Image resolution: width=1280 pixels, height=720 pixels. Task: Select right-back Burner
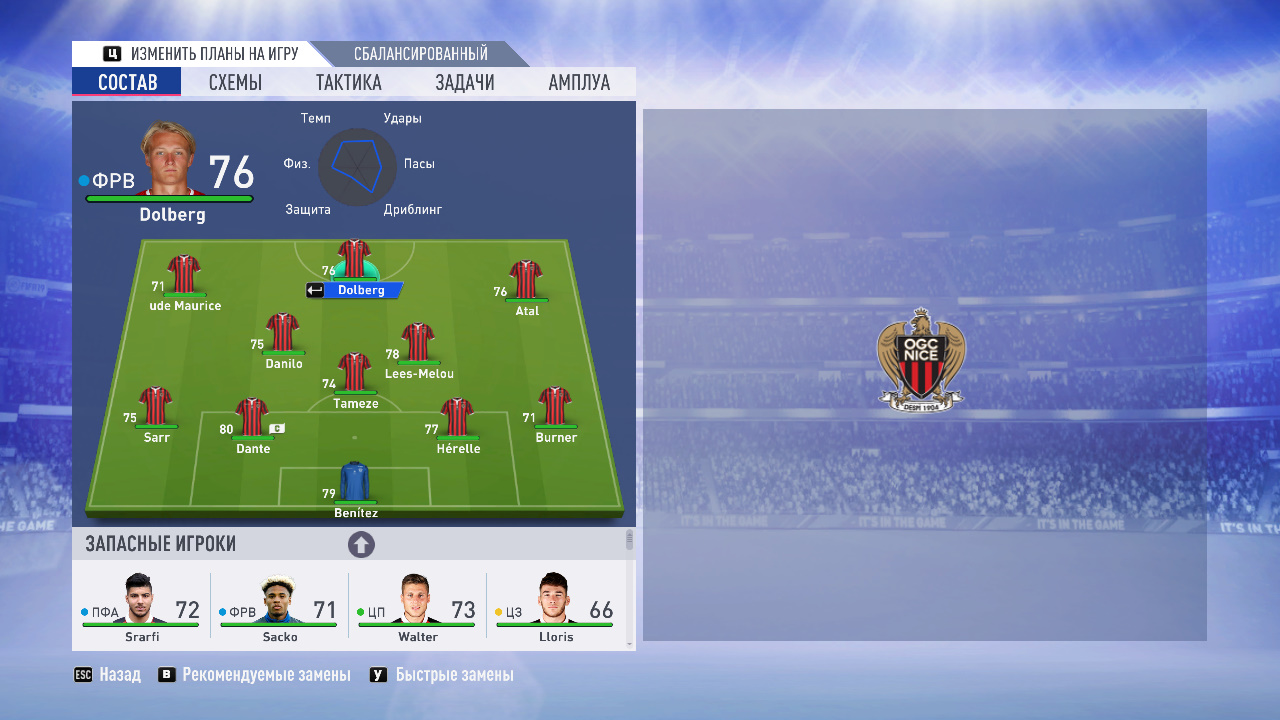click(x=555, y=408)
